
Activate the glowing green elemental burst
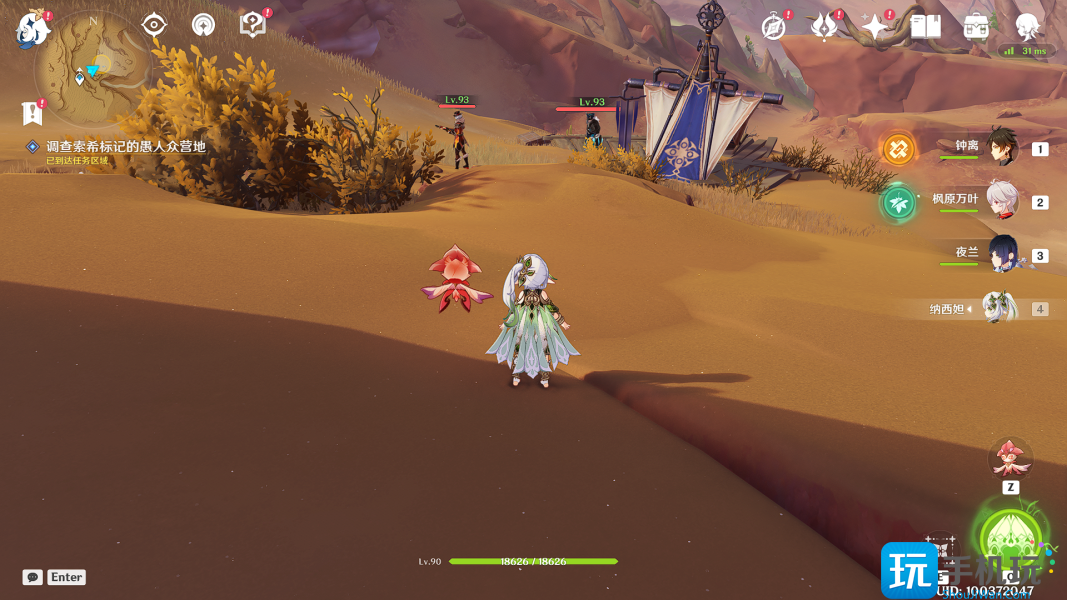[1010, 539]
